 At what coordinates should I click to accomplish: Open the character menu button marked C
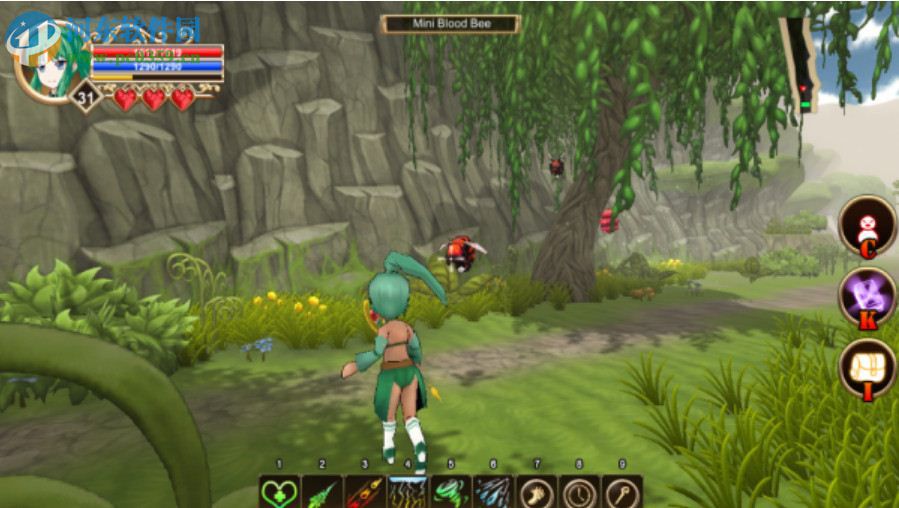[x=866, y=225]
